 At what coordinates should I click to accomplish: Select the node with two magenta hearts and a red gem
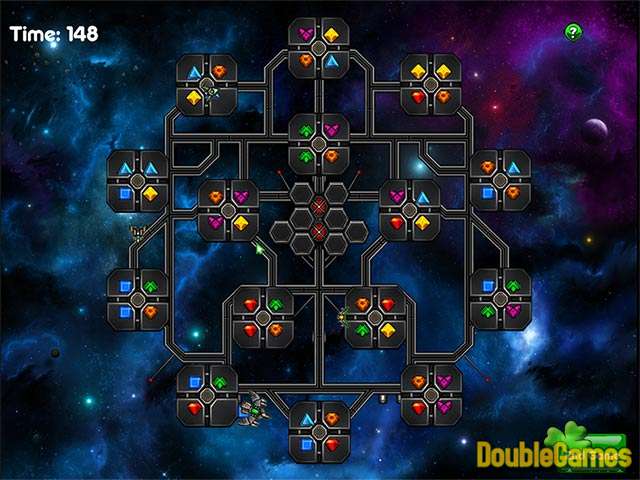pyautogui.click(x=431, y=394)
